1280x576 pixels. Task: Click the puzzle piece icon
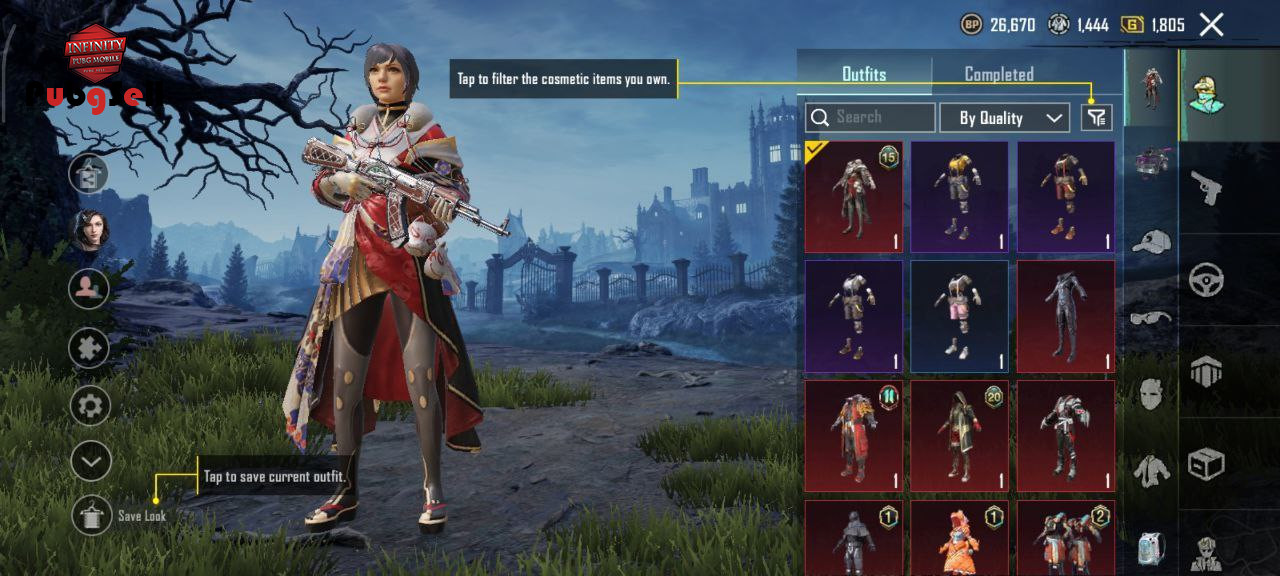89,347
